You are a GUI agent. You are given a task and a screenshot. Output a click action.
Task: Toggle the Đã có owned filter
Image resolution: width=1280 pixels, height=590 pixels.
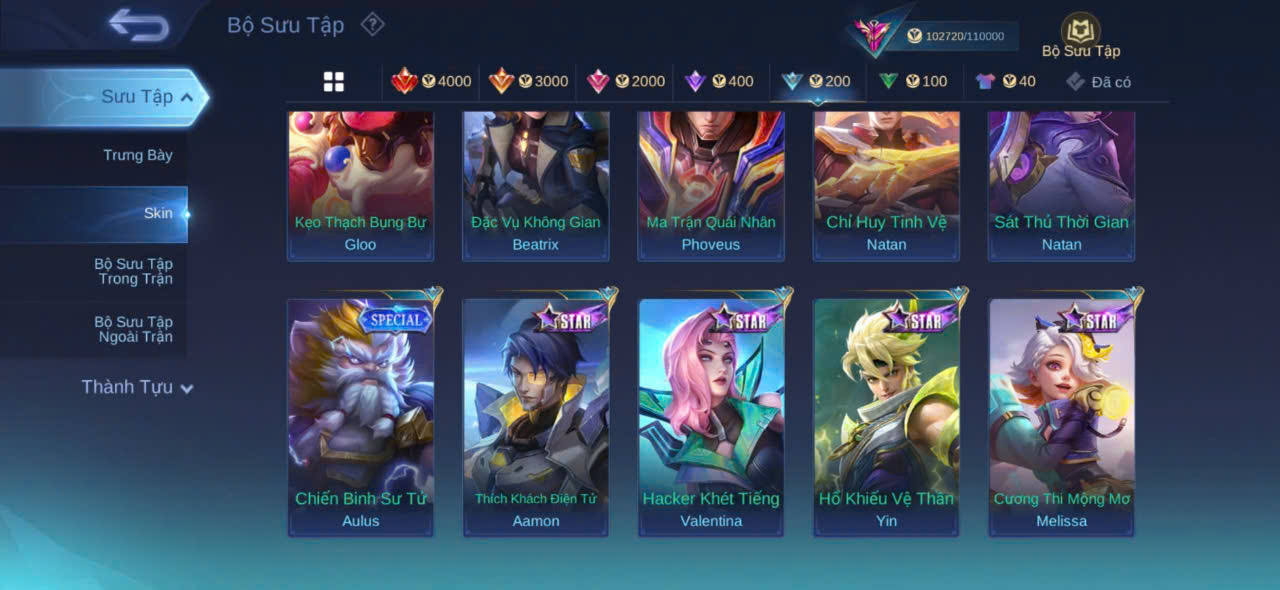point(1098,82)
